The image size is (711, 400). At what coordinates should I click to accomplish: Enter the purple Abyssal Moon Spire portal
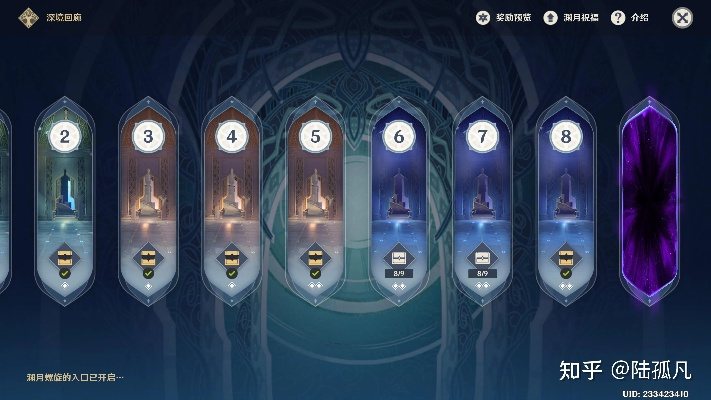click(650, 200)
